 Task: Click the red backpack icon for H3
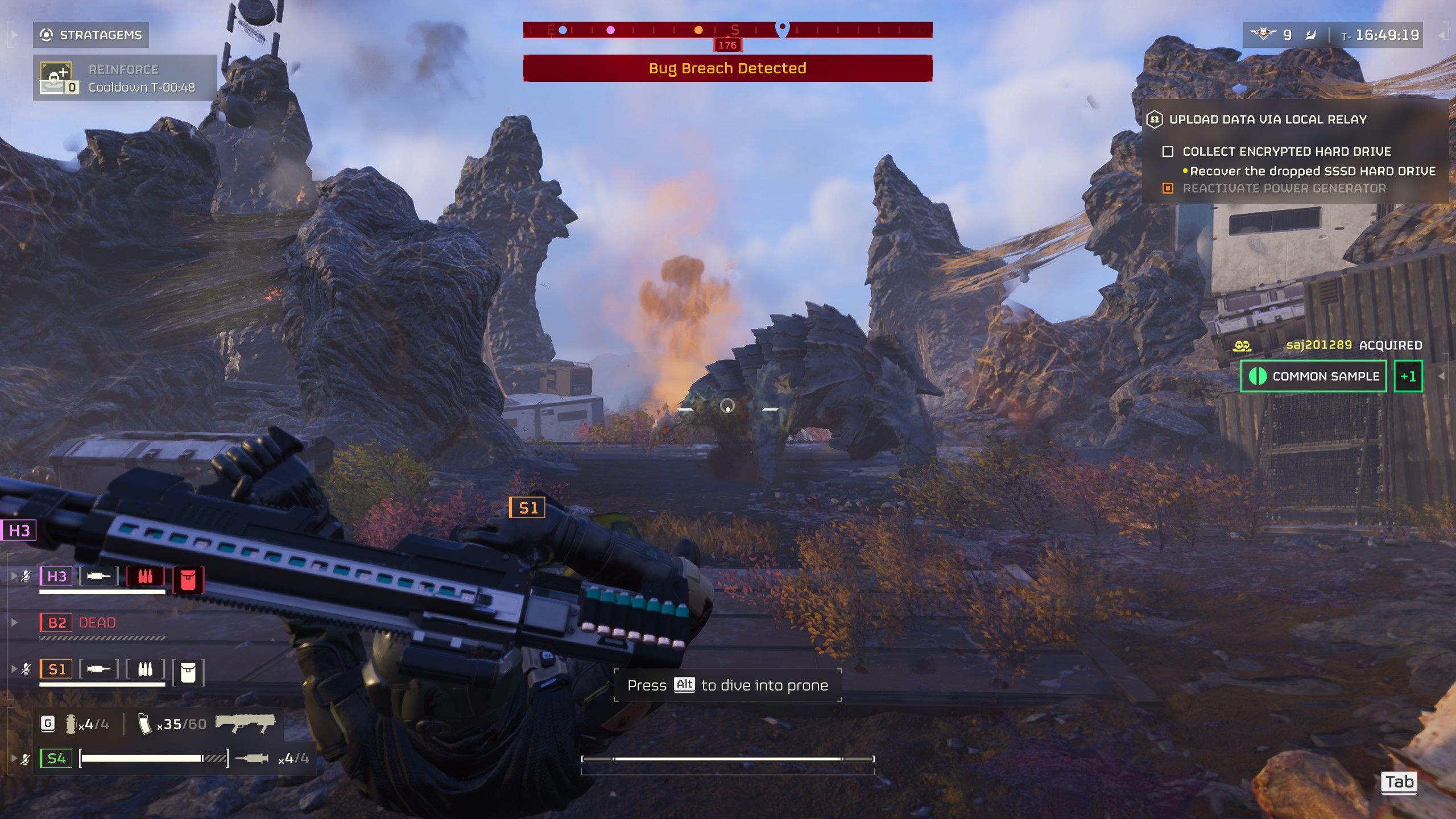(188, 580)
